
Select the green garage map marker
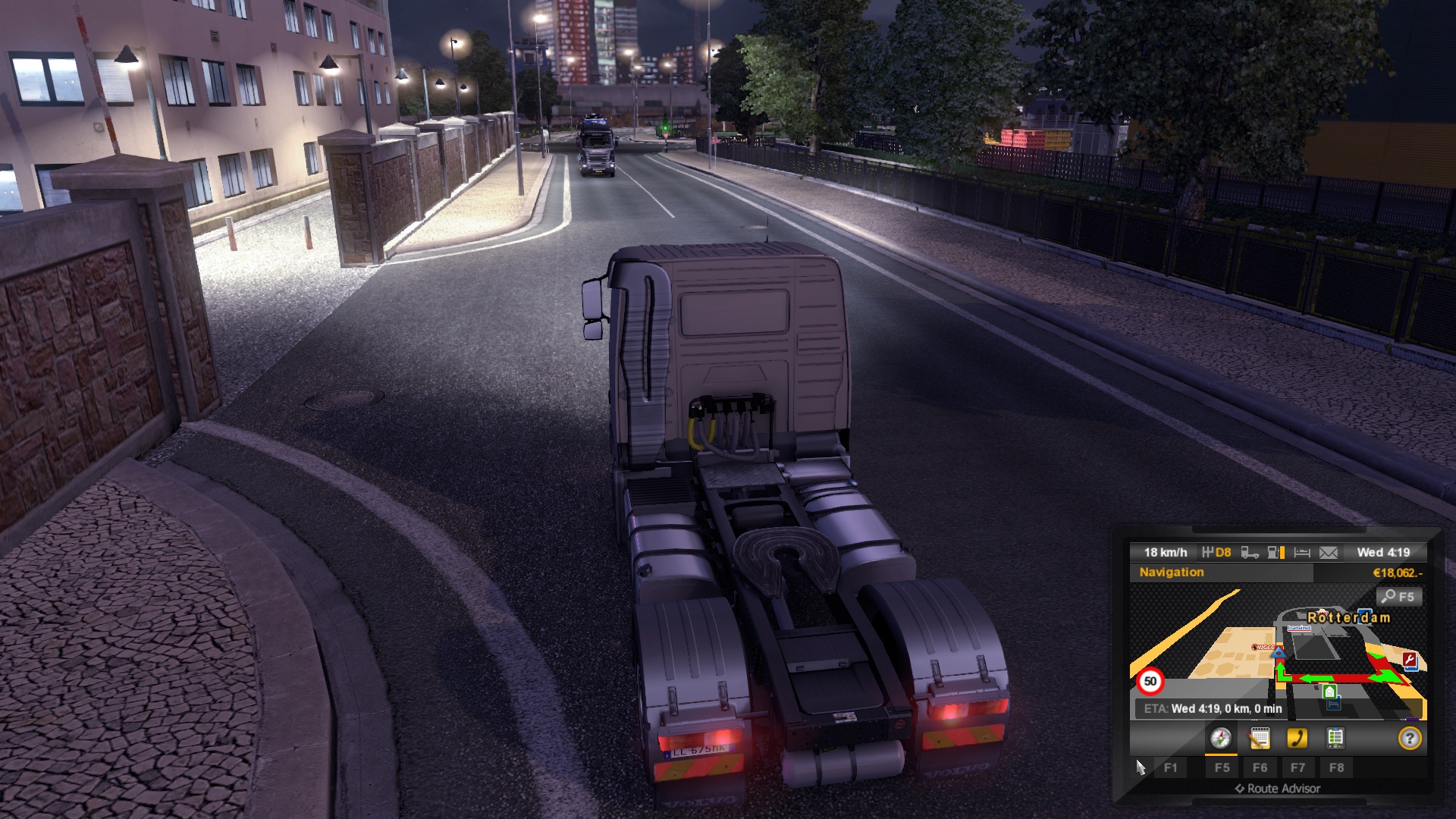coord(1329,692)
